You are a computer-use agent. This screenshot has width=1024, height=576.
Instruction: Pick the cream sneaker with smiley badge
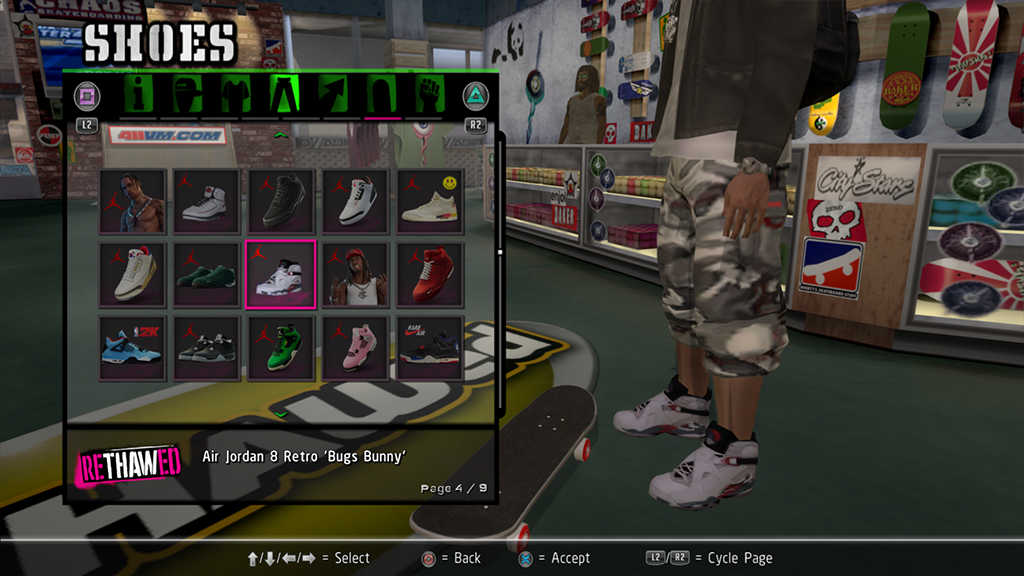click(429, 201)
